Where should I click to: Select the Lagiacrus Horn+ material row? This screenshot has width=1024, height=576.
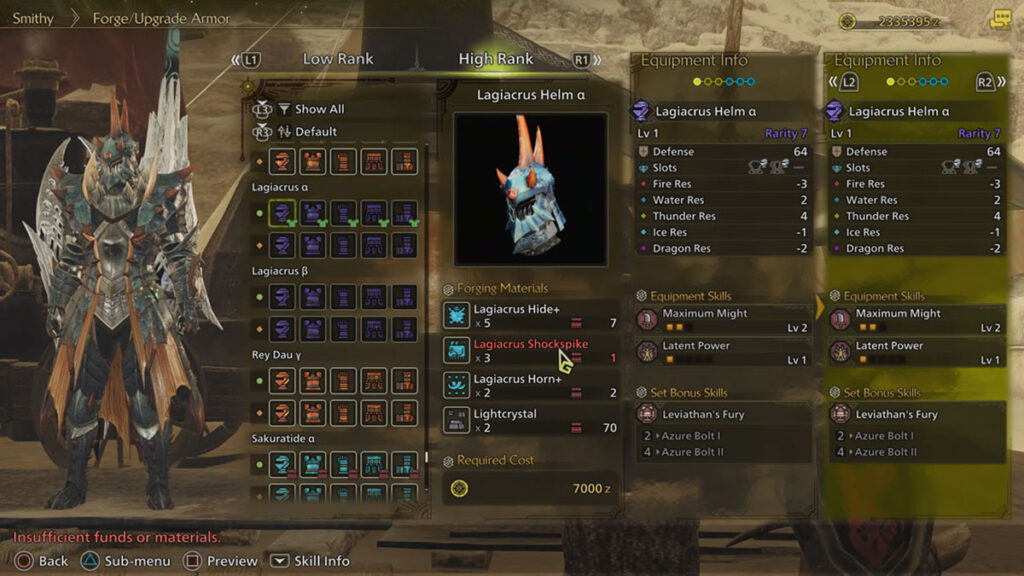pyautogui.click(x=530, y=385)
